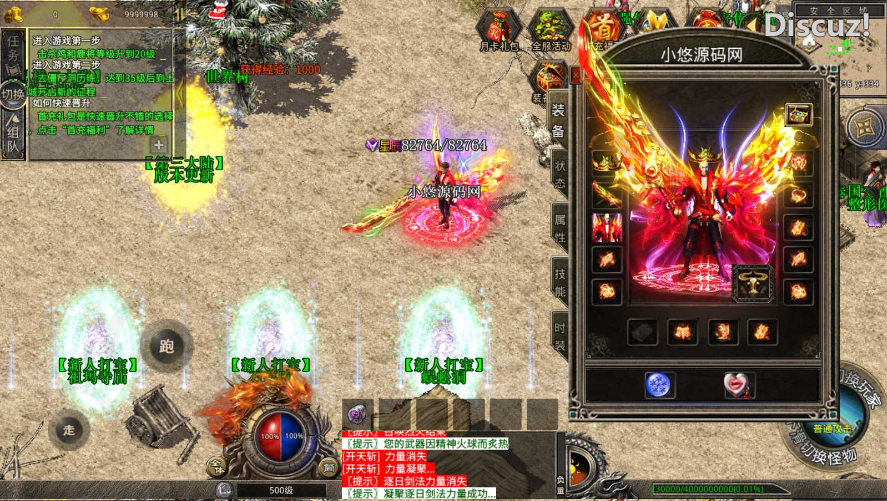Select the 装备 equipment tab
This screenshot has height=501, width=887.
pos(559,119)
